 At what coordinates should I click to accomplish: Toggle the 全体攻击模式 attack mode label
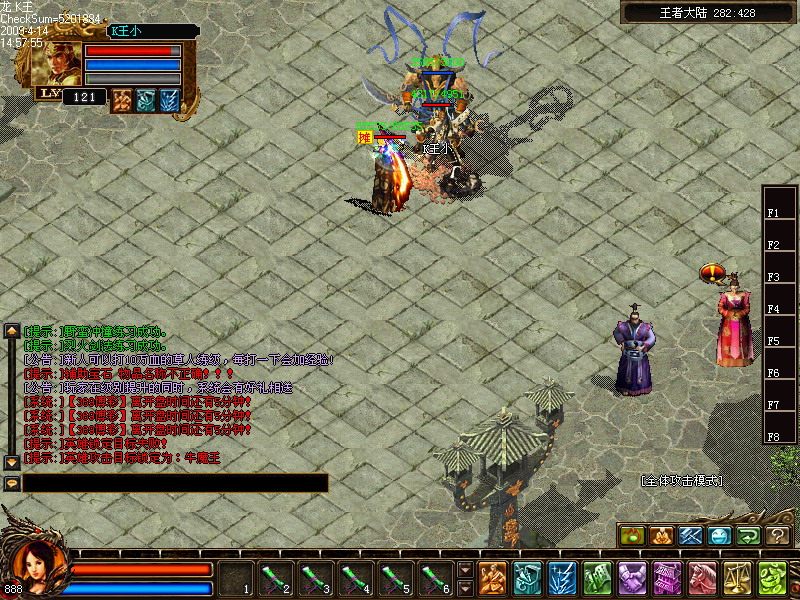681,481
